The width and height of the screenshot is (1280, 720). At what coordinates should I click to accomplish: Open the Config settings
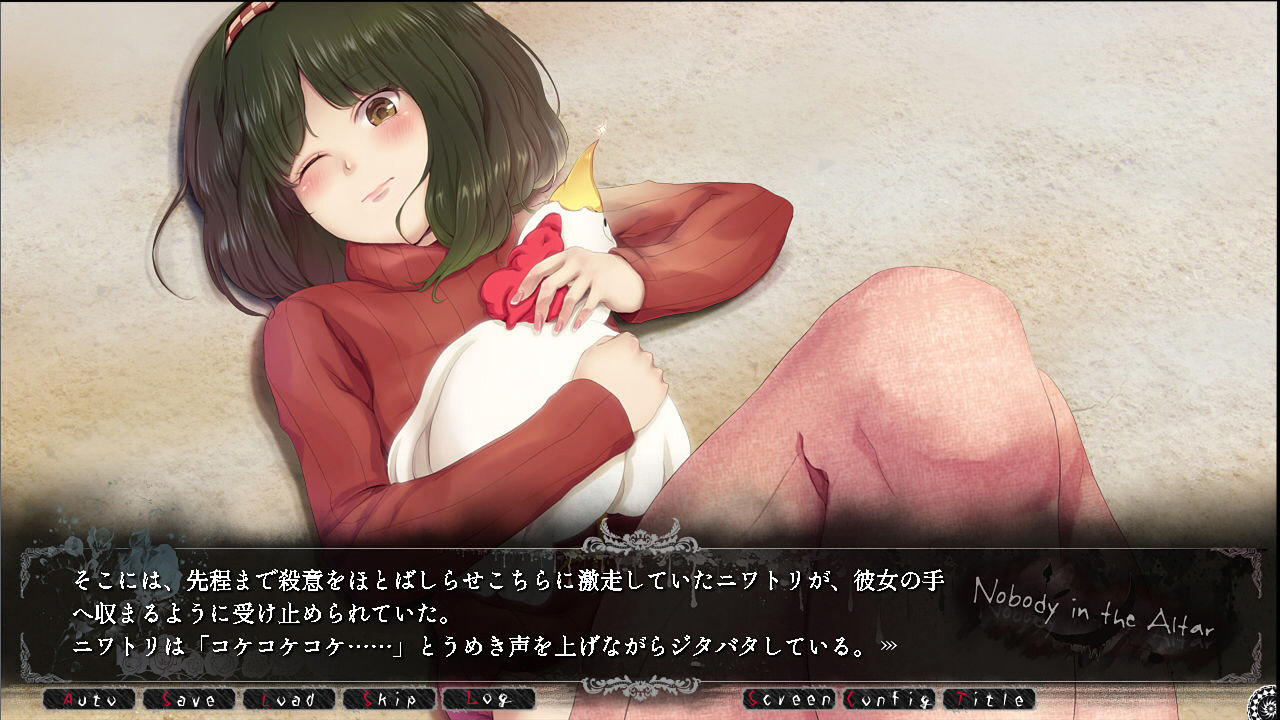pyautogui.click(x=889, y=699)
